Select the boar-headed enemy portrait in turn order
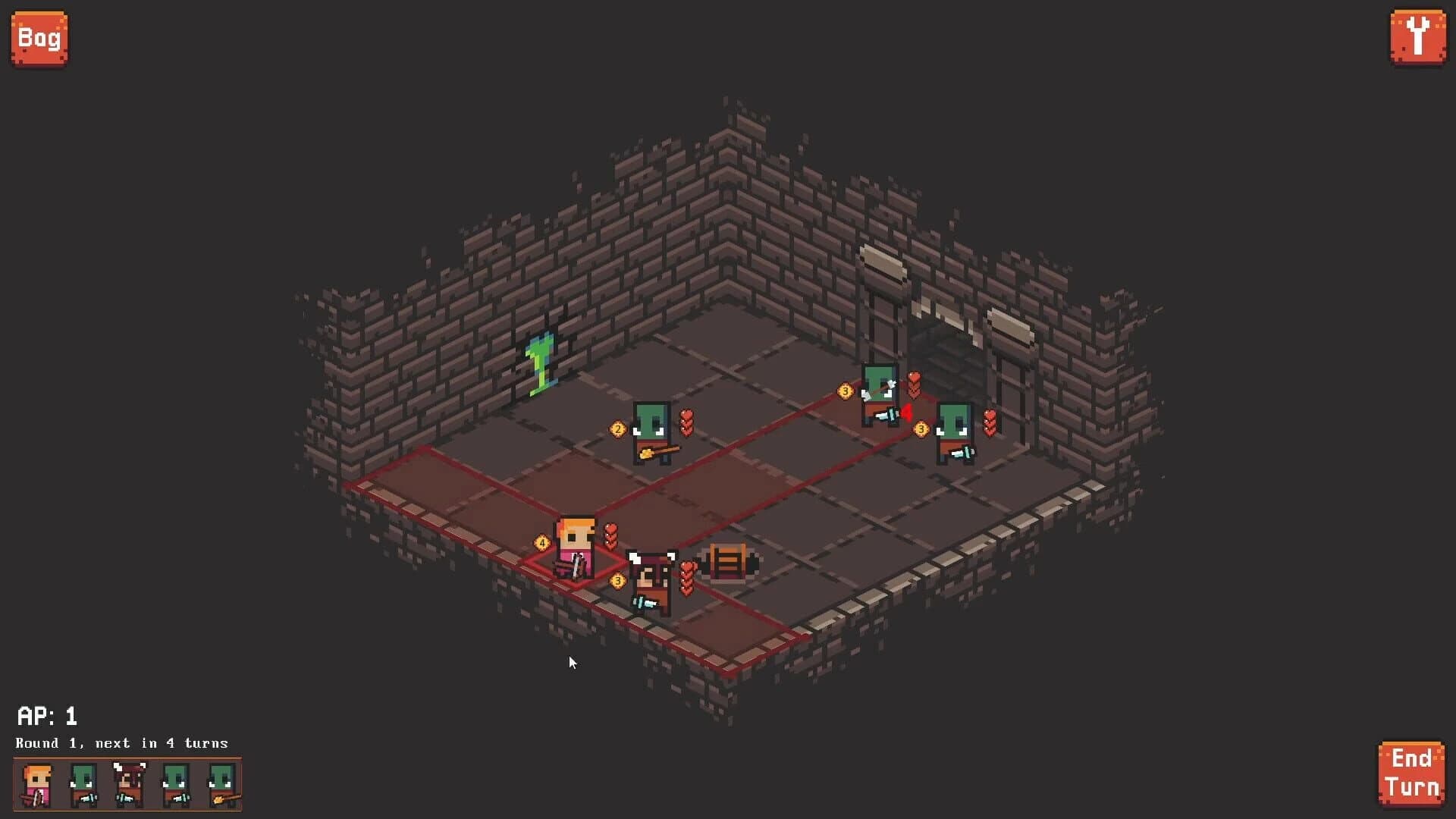 tap(129, 785)
